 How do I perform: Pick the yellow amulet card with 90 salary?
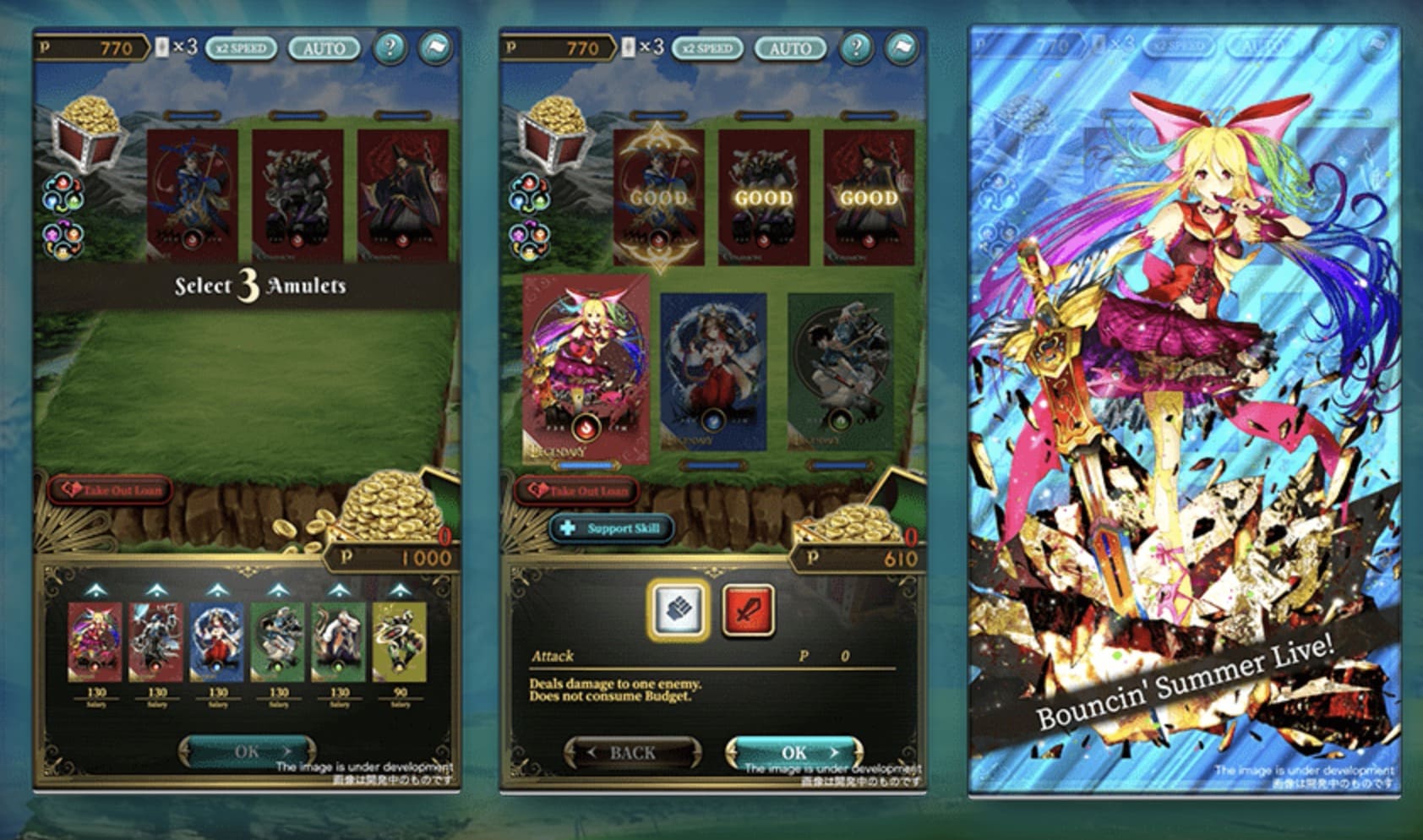click(x=400, y=642)
